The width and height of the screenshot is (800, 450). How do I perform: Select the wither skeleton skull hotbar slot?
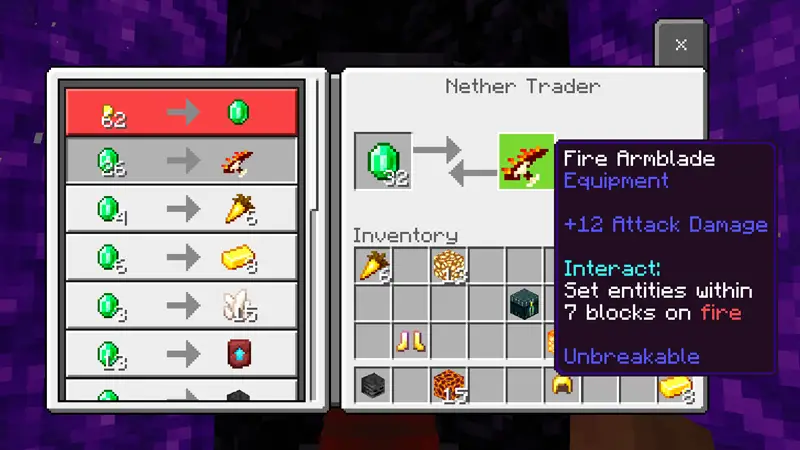pyautogui.click(x=373, y=385)
